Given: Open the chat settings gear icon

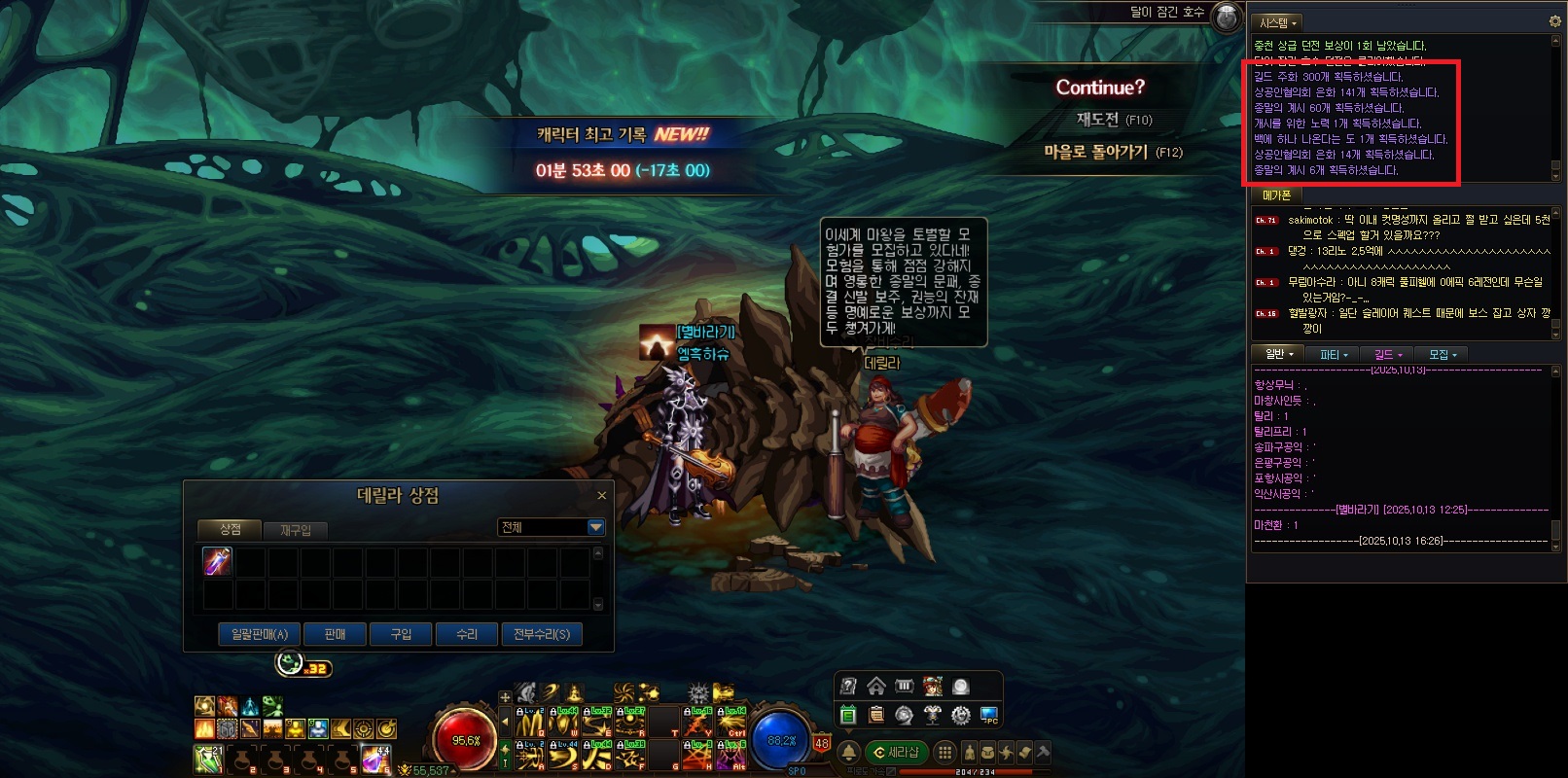Looking at the screenshot, I should (x=1554, y=21).
